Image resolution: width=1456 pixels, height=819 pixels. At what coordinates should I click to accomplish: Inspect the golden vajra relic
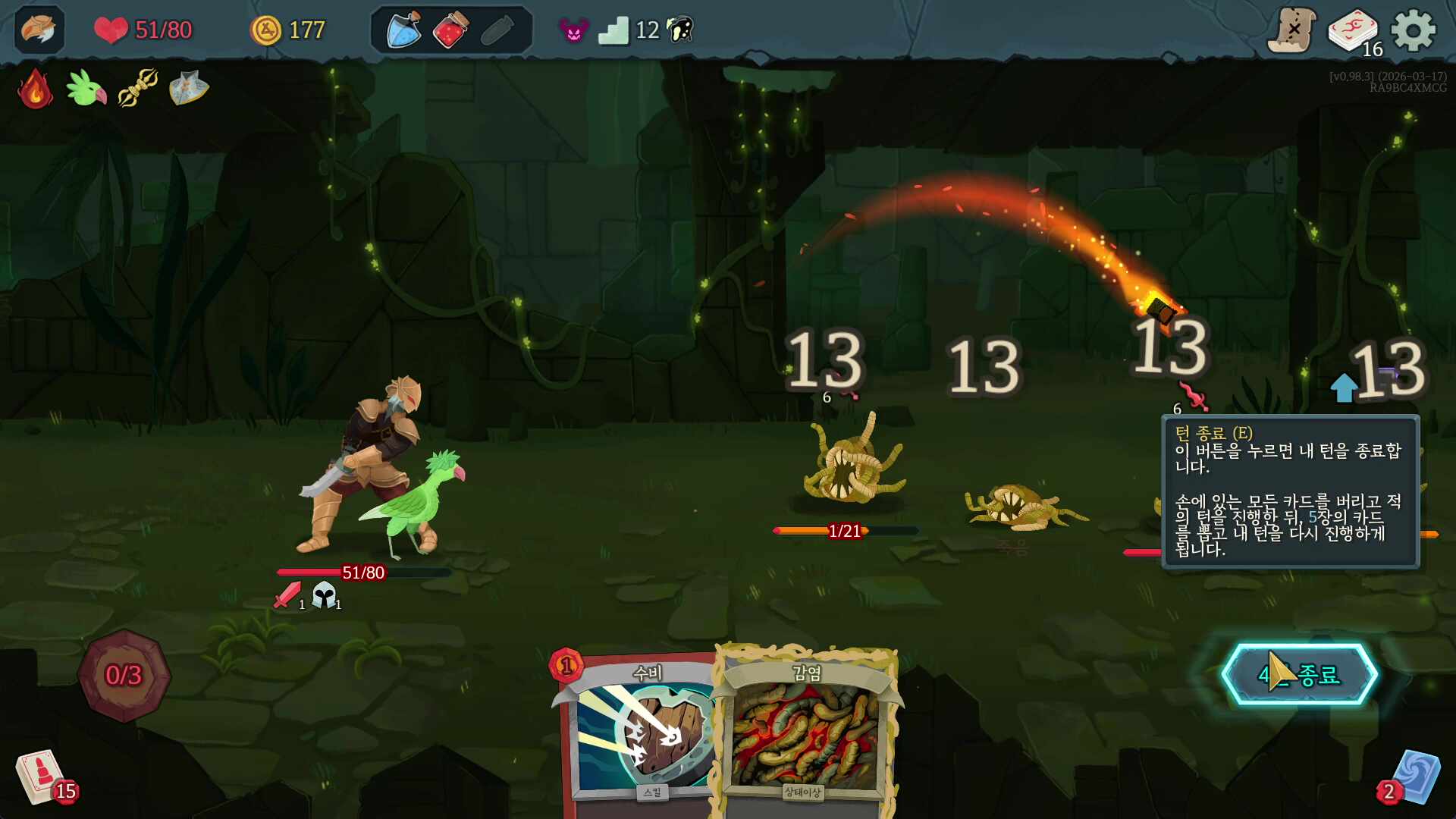[137, 89]
